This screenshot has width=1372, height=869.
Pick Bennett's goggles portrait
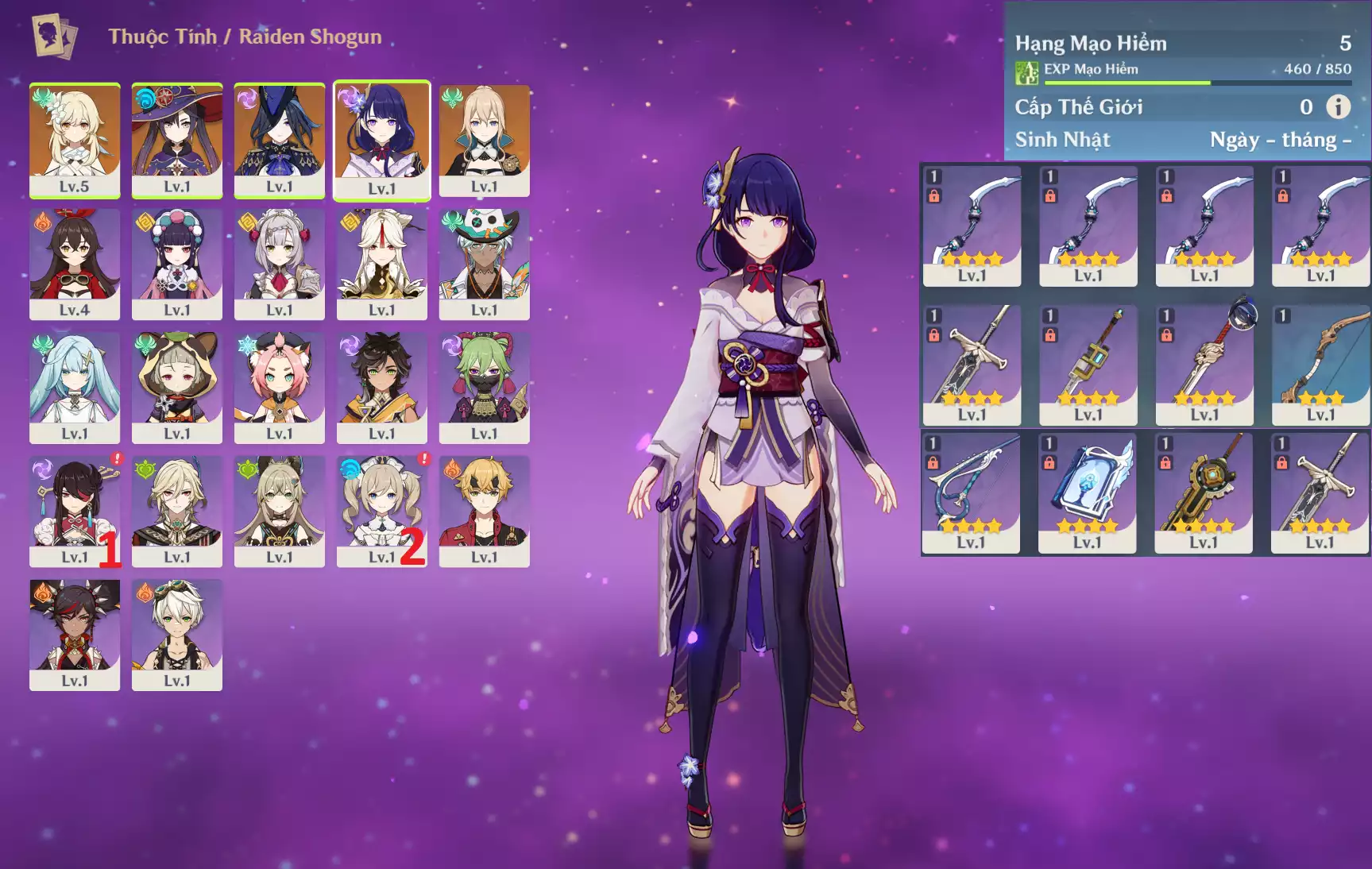tap(177, 634)
